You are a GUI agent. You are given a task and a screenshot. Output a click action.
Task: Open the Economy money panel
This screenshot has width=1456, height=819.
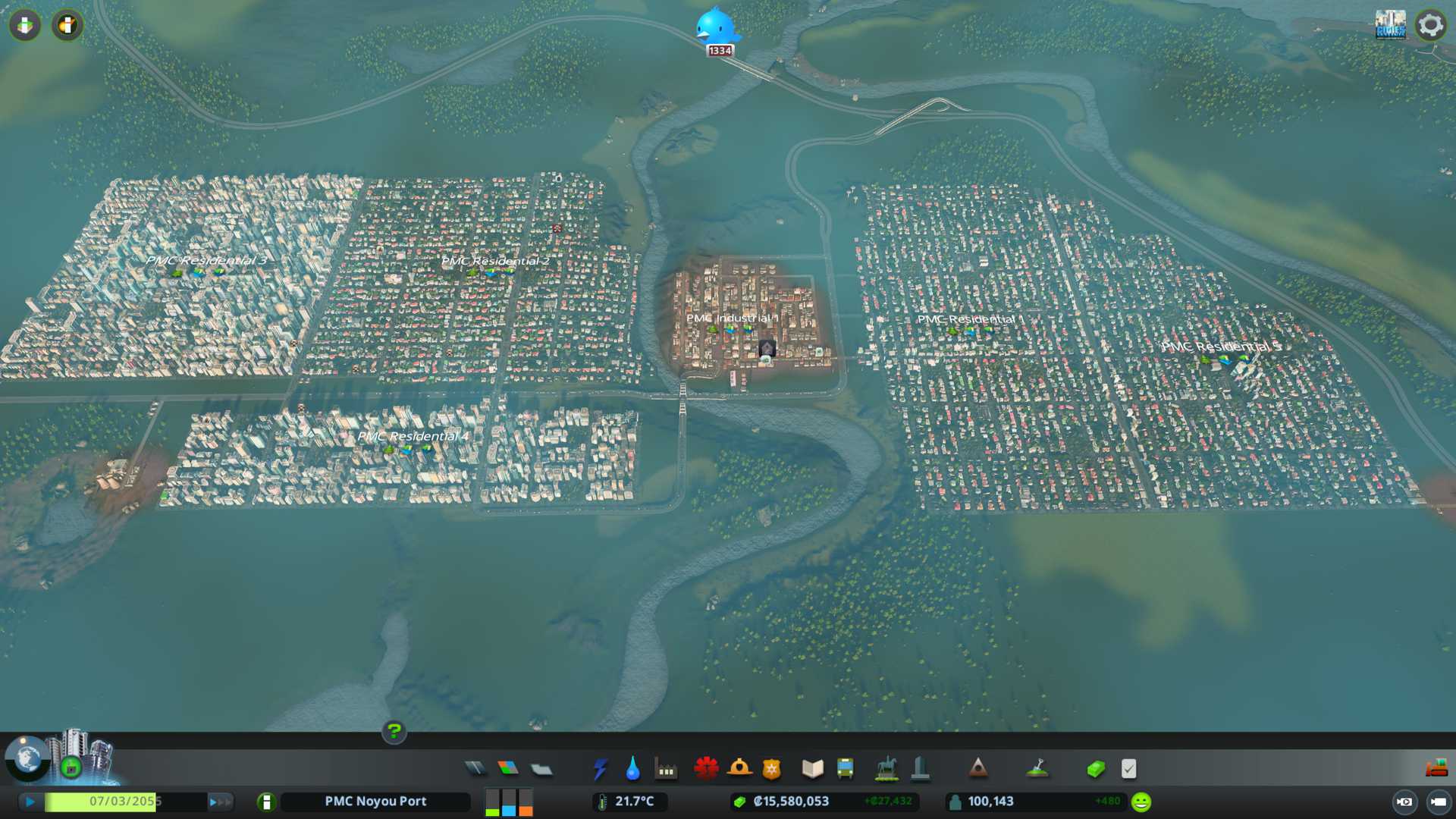[1096, 769]
